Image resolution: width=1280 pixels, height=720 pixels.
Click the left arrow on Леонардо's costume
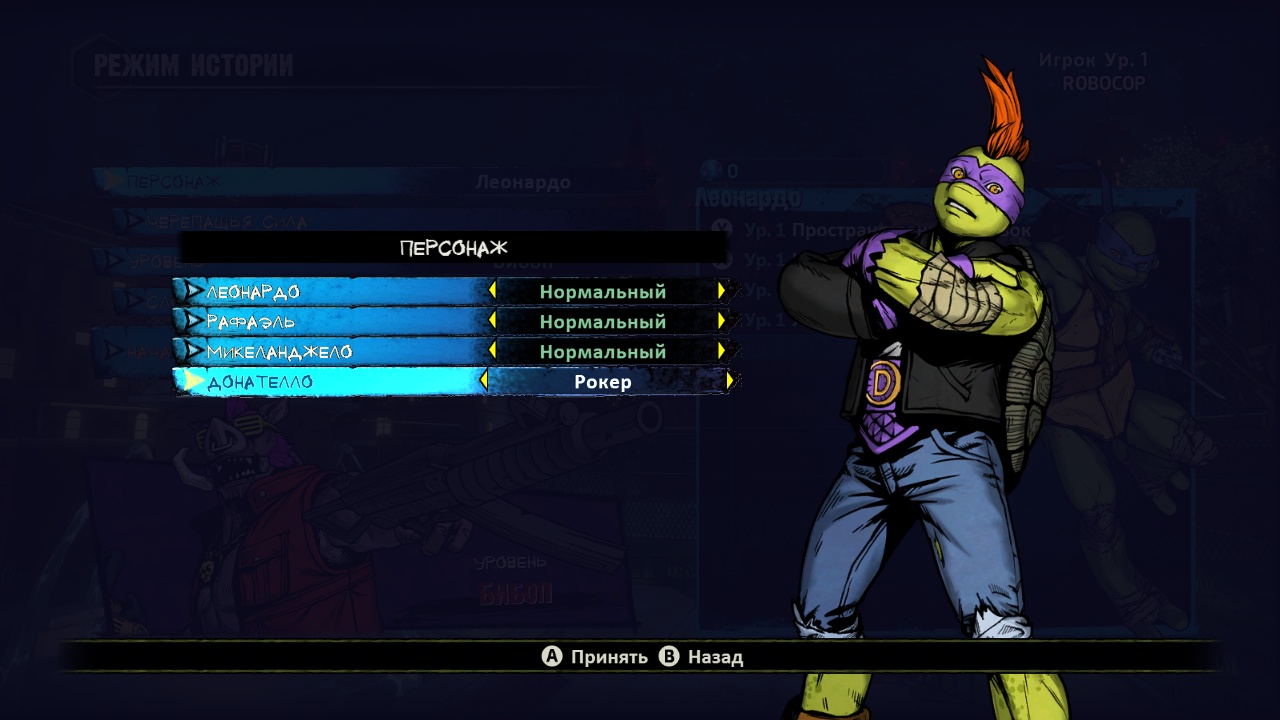tap(492, 291)
